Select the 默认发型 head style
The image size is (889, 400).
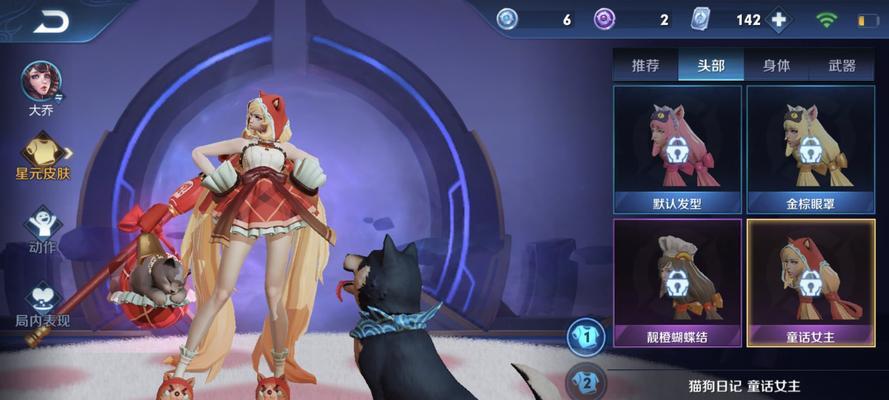677,149
